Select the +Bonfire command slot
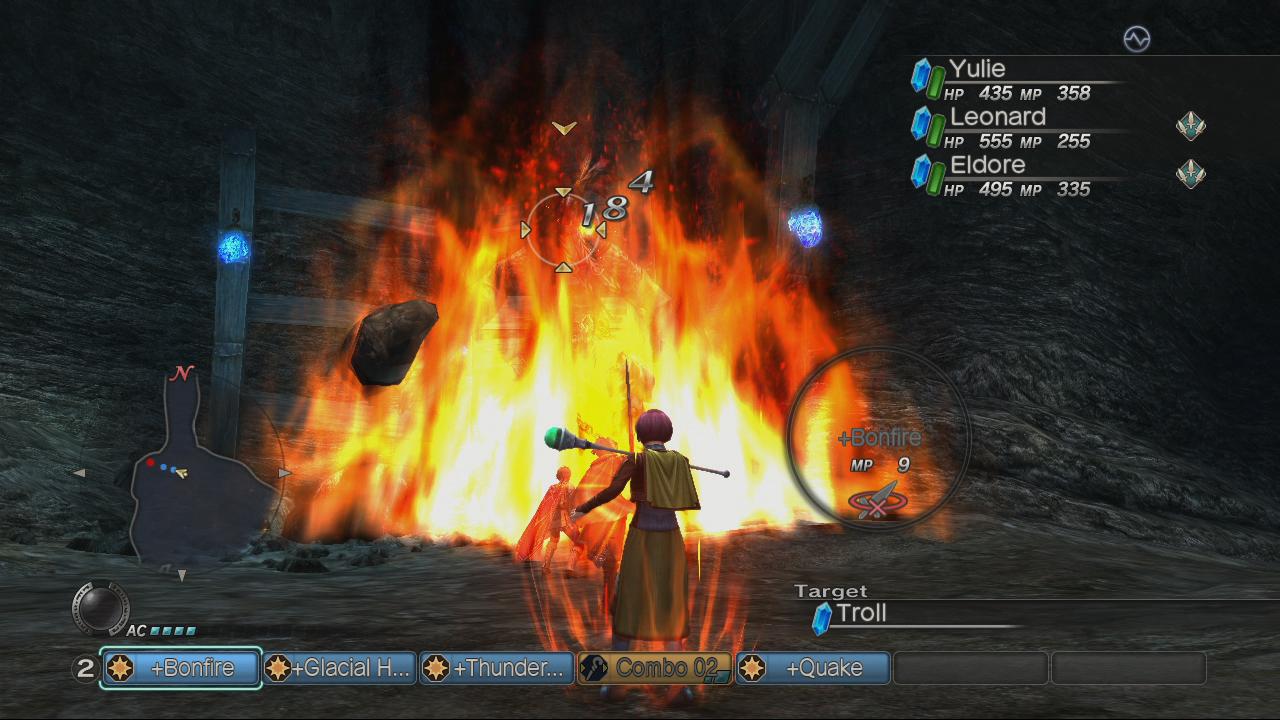 coord(181,668)
